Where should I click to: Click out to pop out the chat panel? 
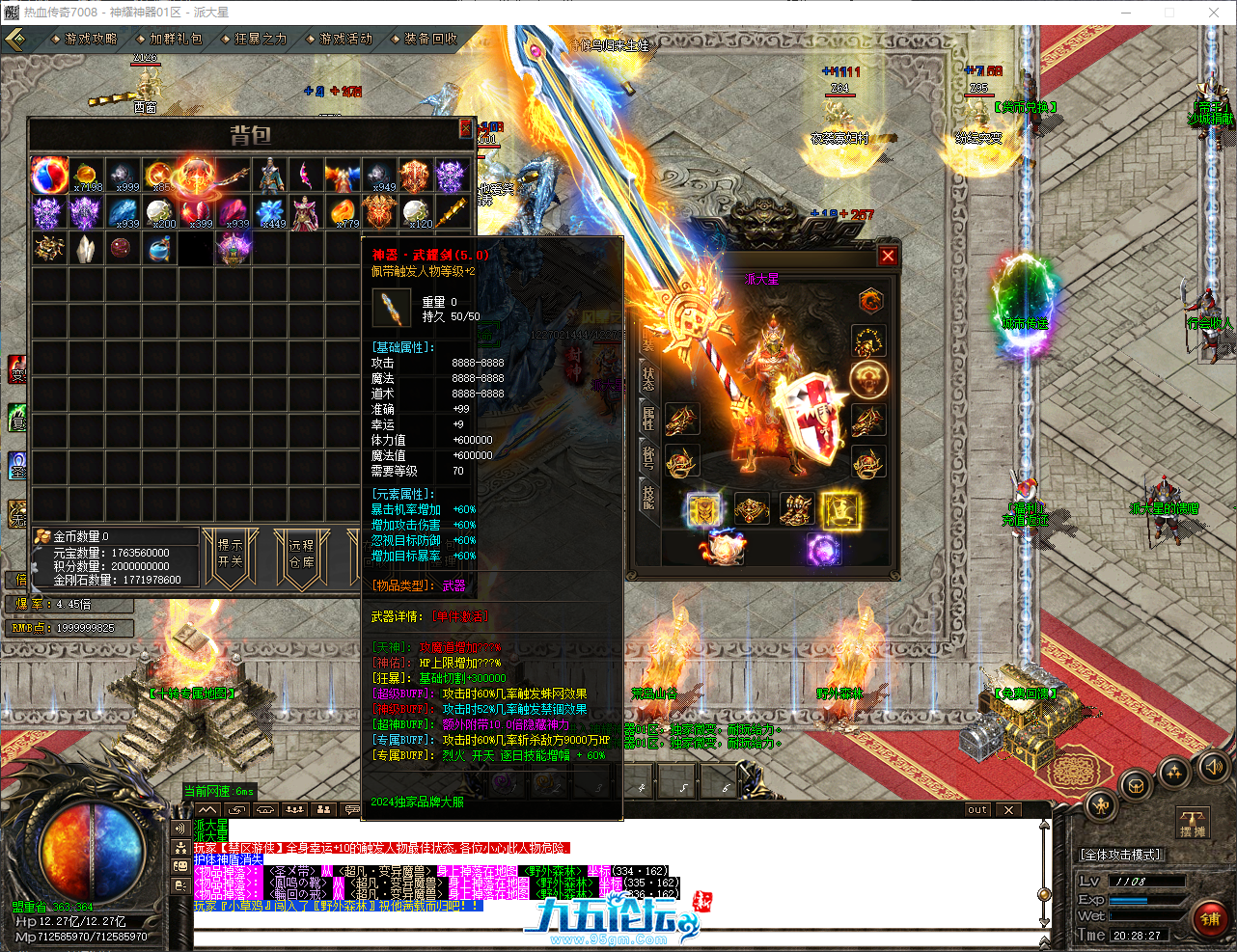[976, 810]
